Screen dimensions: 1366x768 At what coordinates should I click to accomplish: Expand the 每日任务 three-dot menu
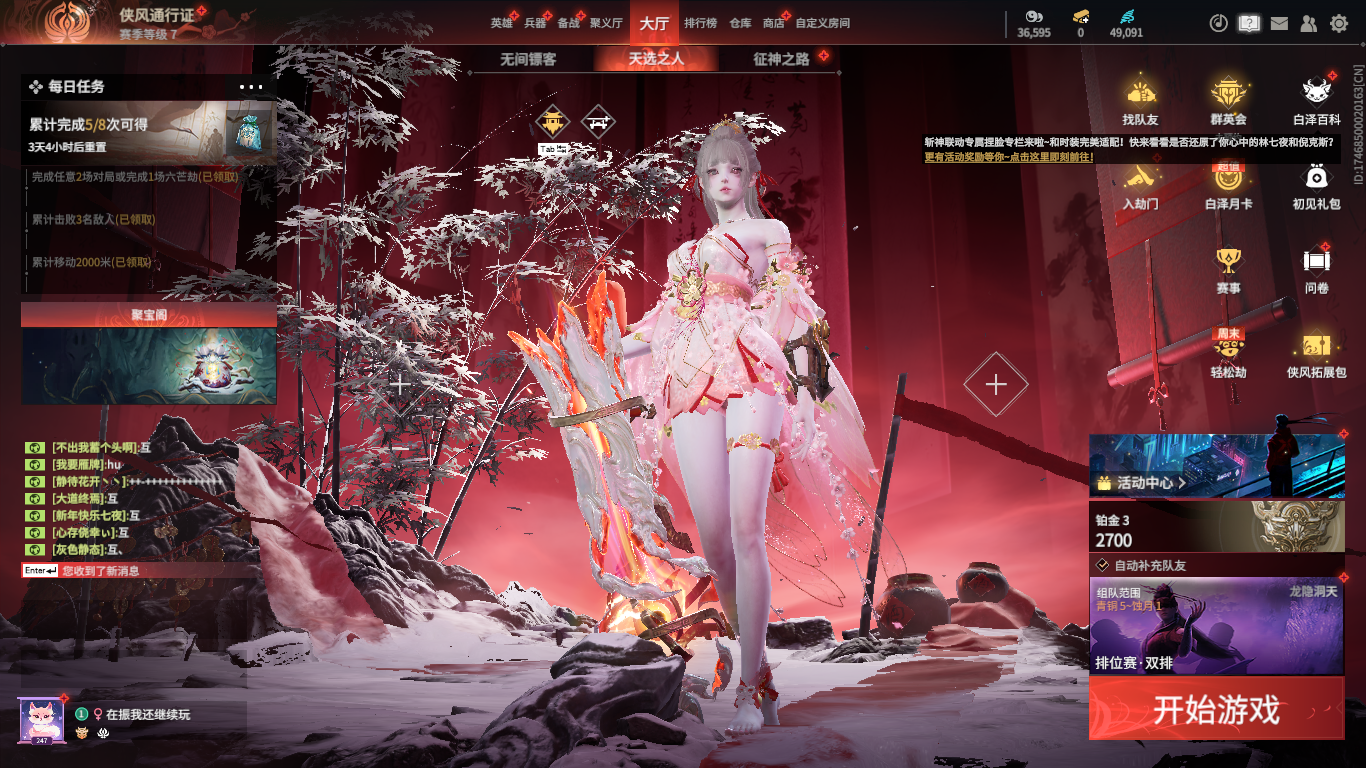coord(251,87)
